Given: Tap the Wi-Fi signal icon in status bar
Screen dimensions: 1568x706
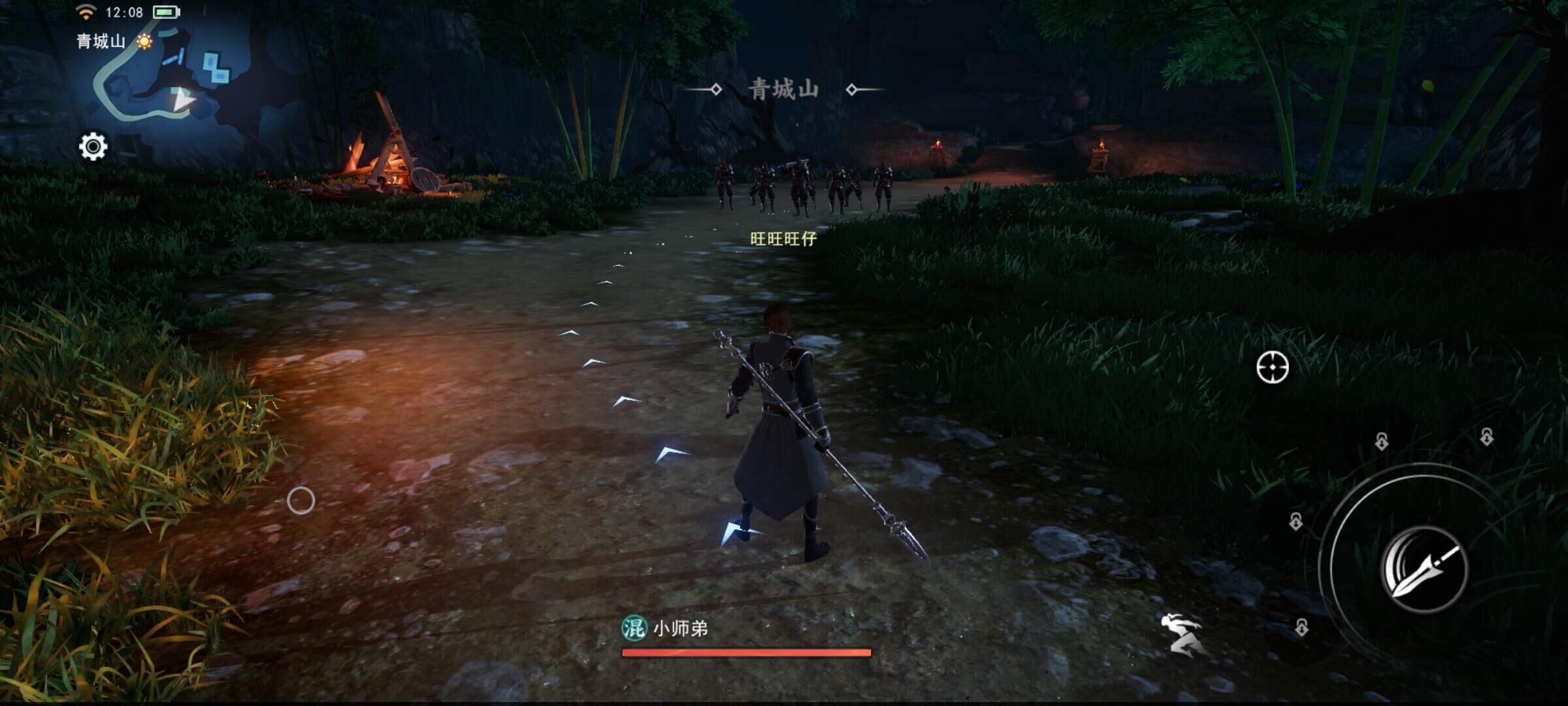Looking at the screenshot, I should coord(86,12).
